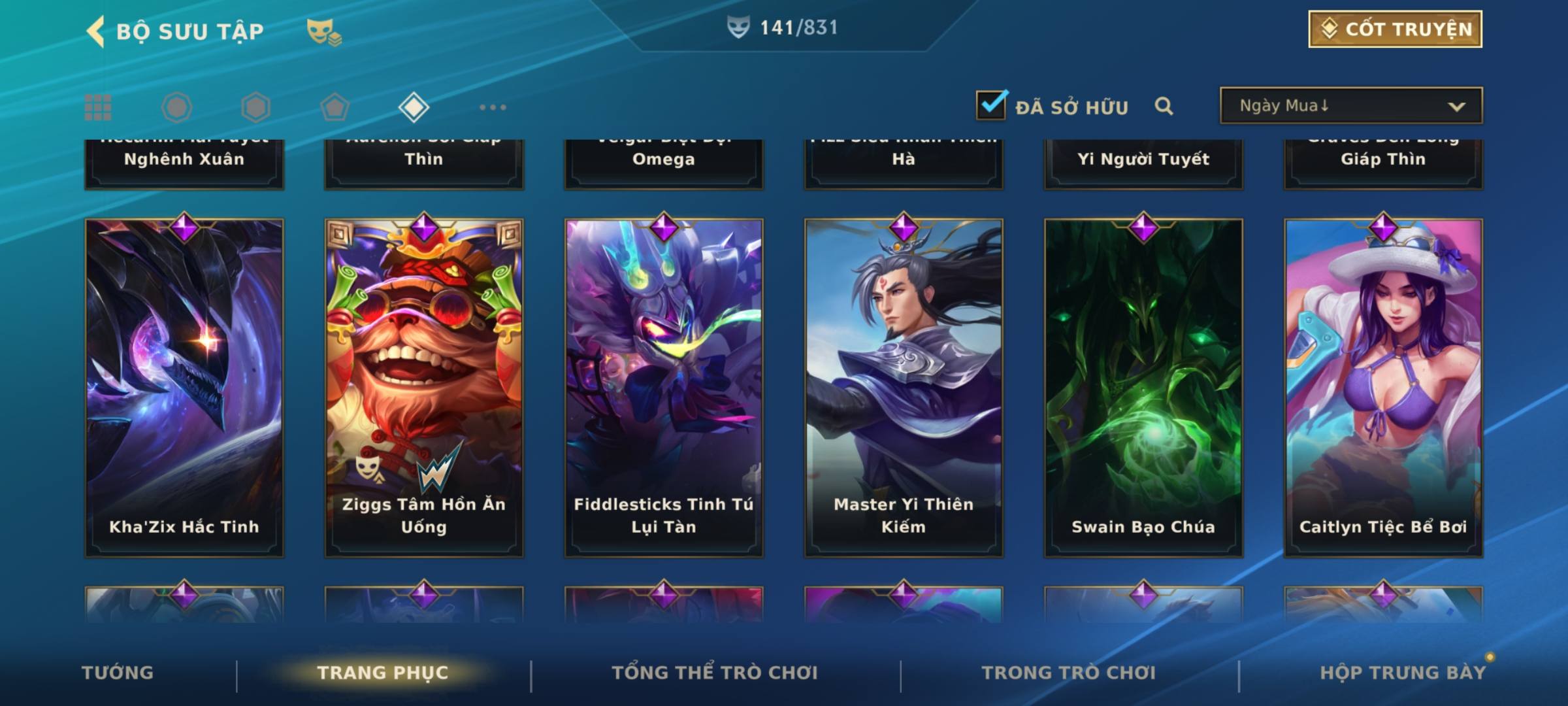Viewport: 1568px width, 706px height.
Task: Switch to the Tổng Thể Trò Chơi tab
Action: 715,673
